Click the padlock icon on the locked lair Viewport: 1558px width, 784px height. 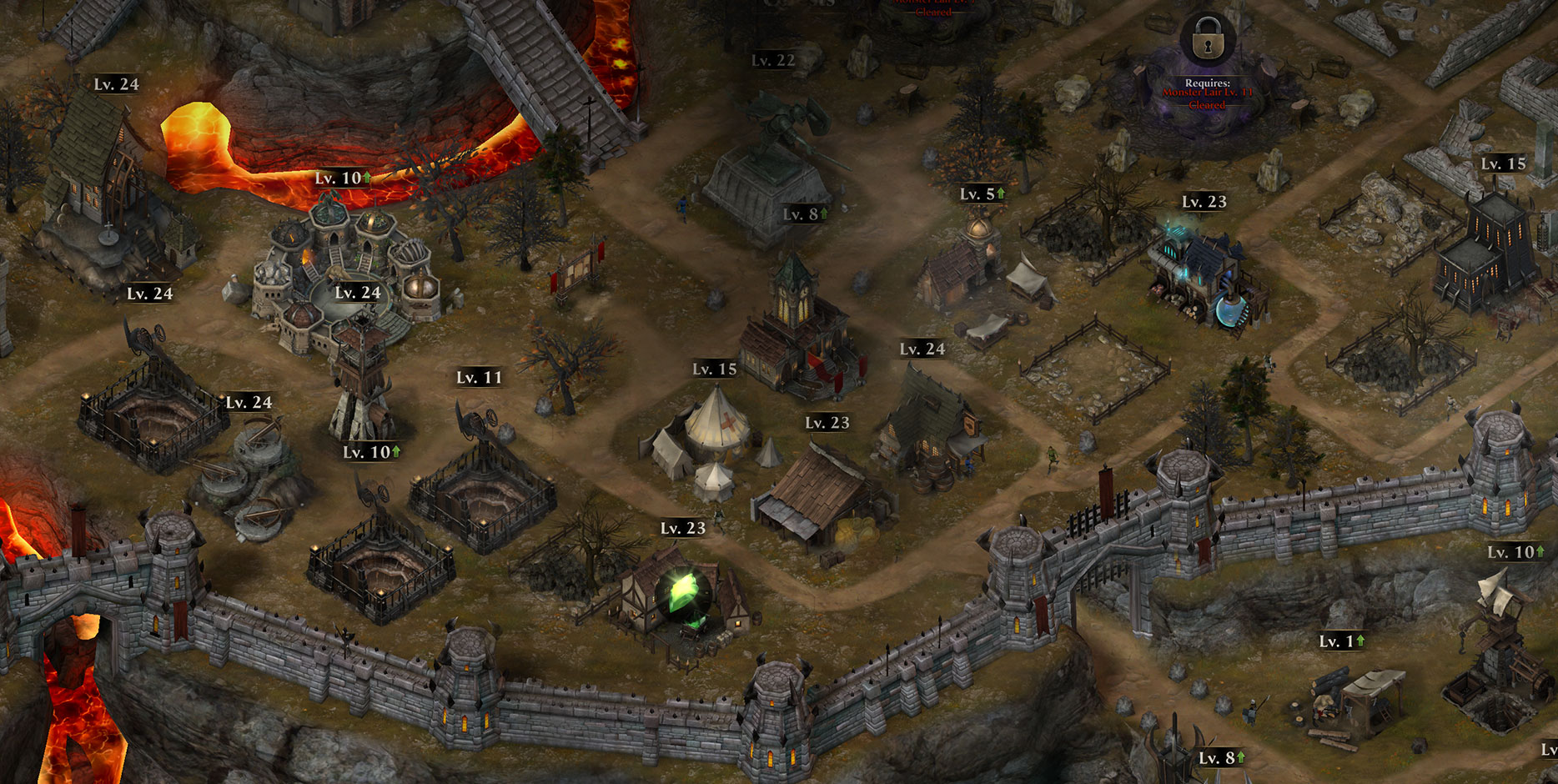[1207, 40]
